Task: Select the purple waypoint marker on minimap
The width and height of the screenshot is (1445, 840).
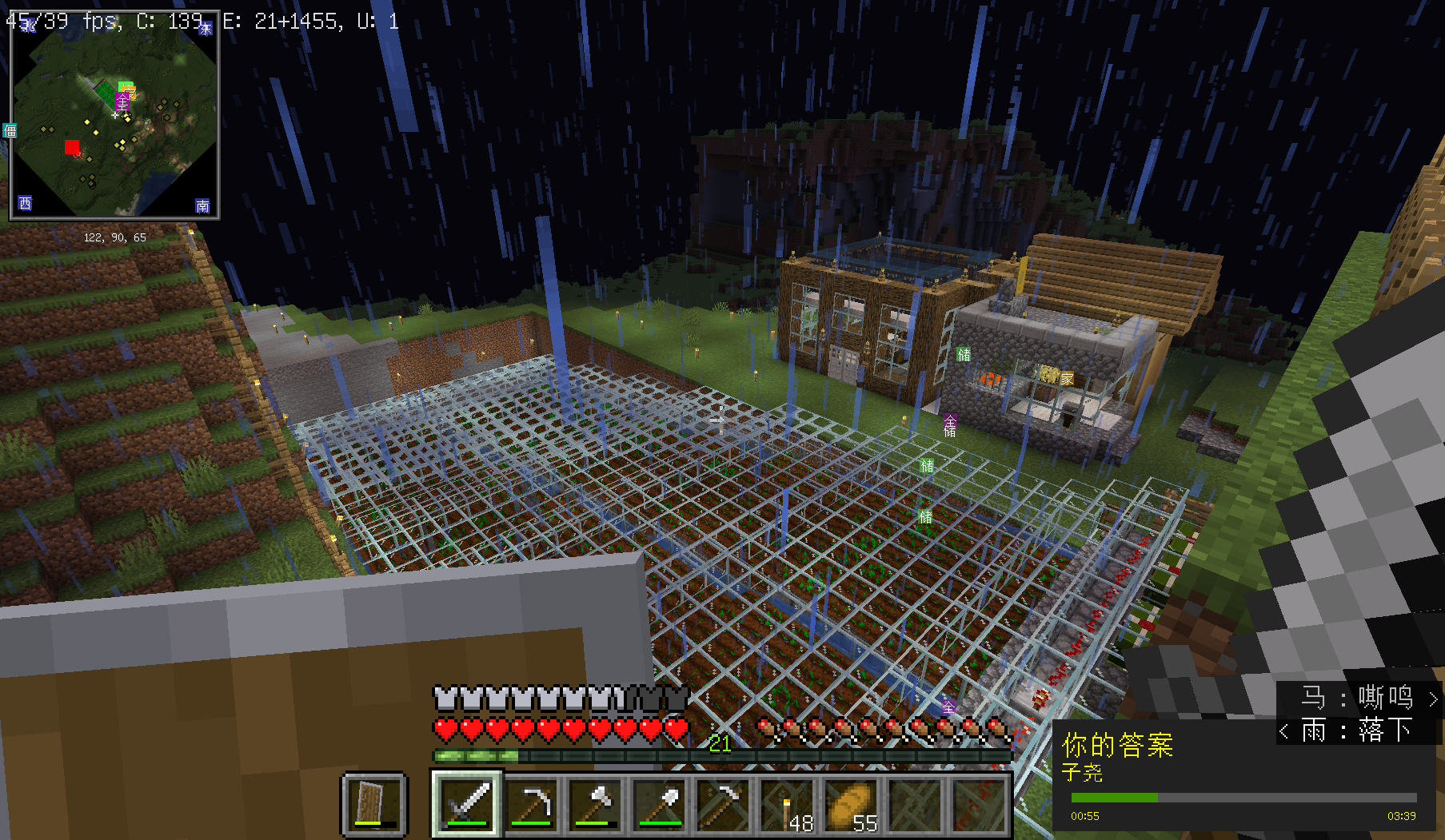Action: (122, 102)
